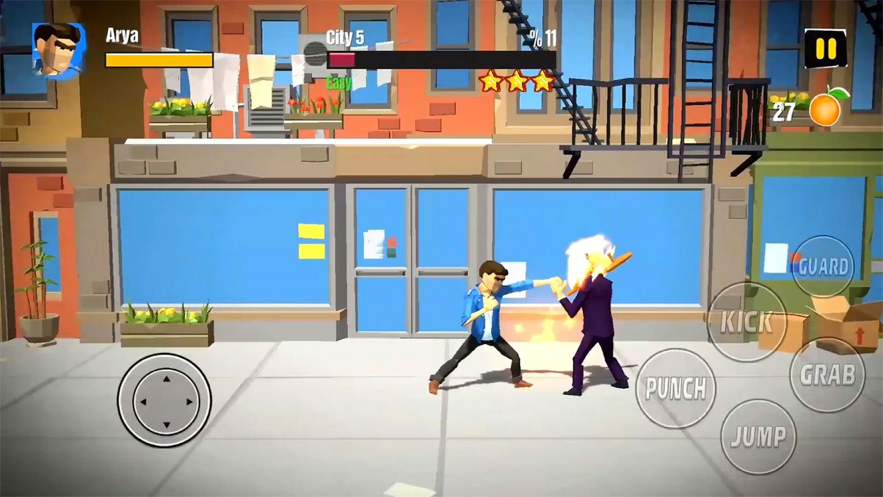The height and width of the screenshot is (497, 883).
Task: Tap the PUNCH attack button
Action: [x=676, y=388]
